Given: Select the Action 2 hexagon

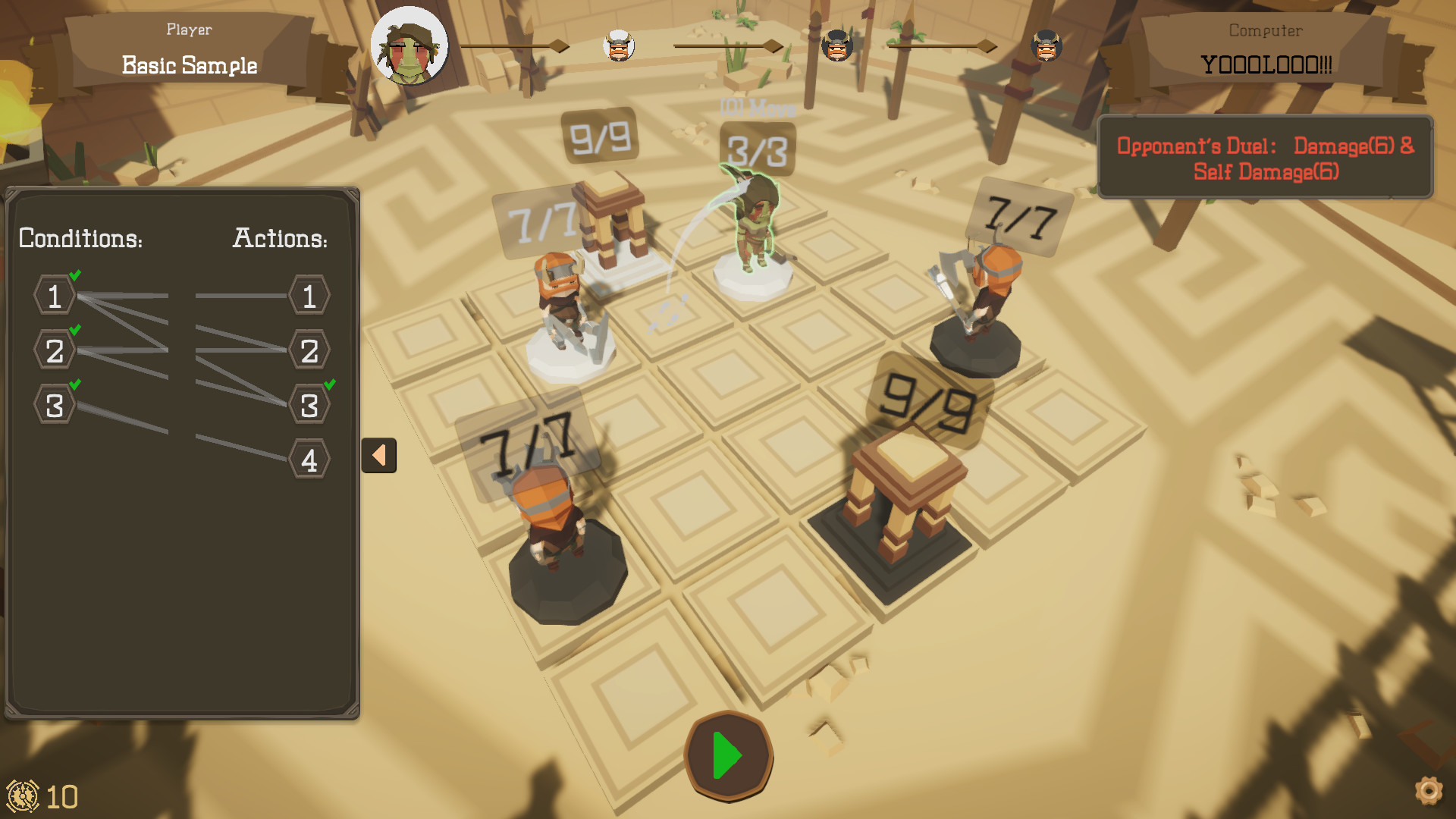Looking at the screenshot, I should tap(309, 350).
